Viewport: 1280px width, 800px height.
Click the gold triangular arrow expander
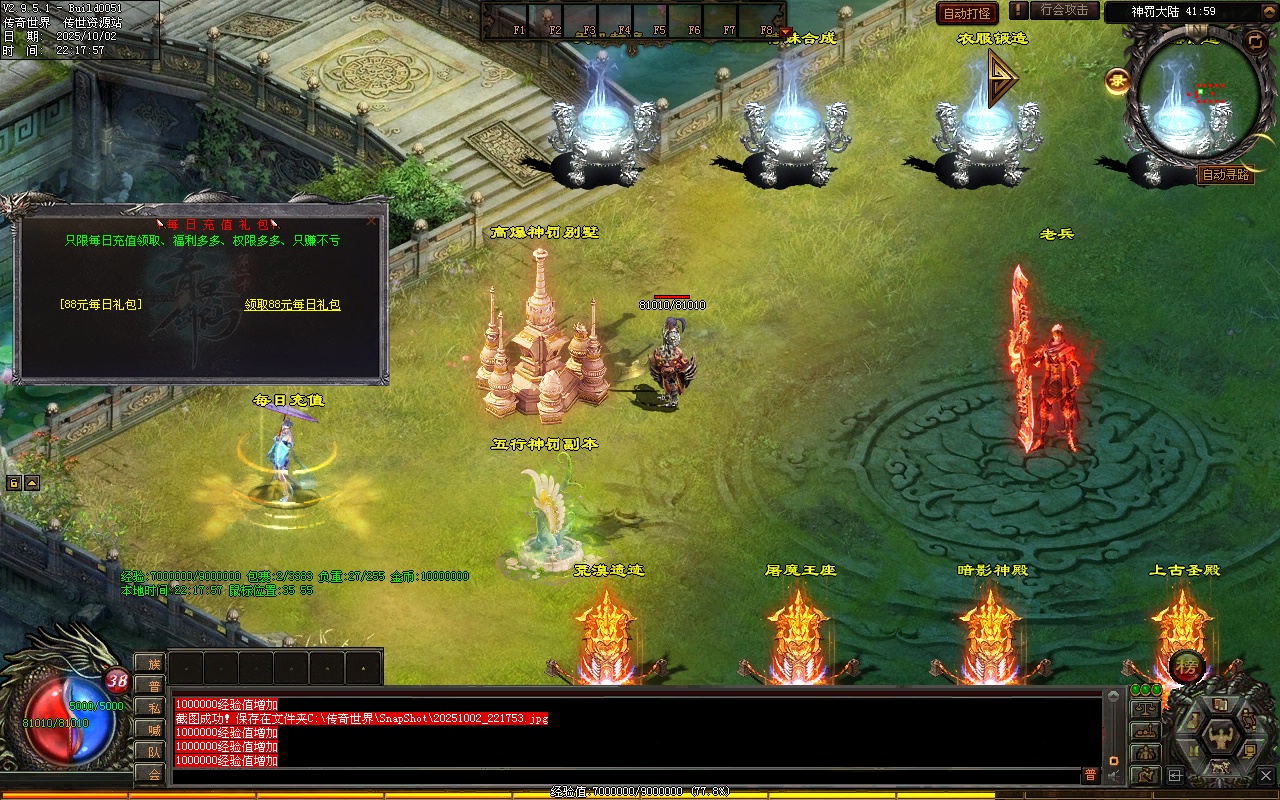pyautogui.click(x=1000, y=79)
